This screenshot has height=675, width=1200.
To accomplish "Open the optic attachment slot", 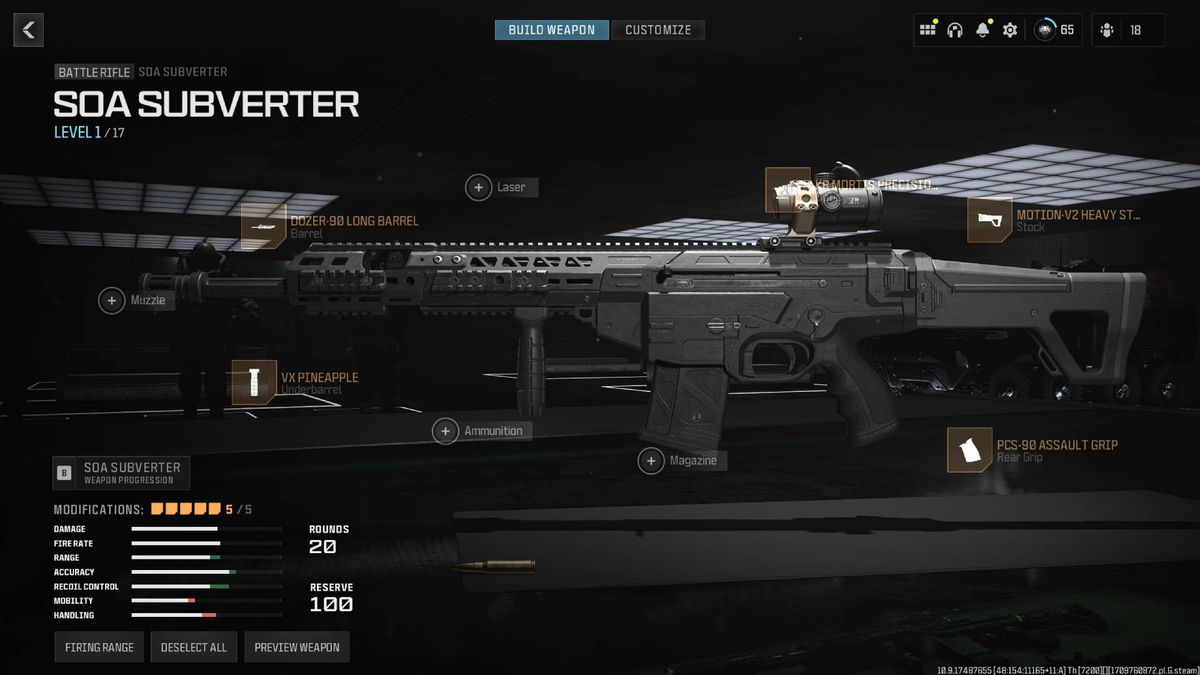I will click(x=787, y=190).
